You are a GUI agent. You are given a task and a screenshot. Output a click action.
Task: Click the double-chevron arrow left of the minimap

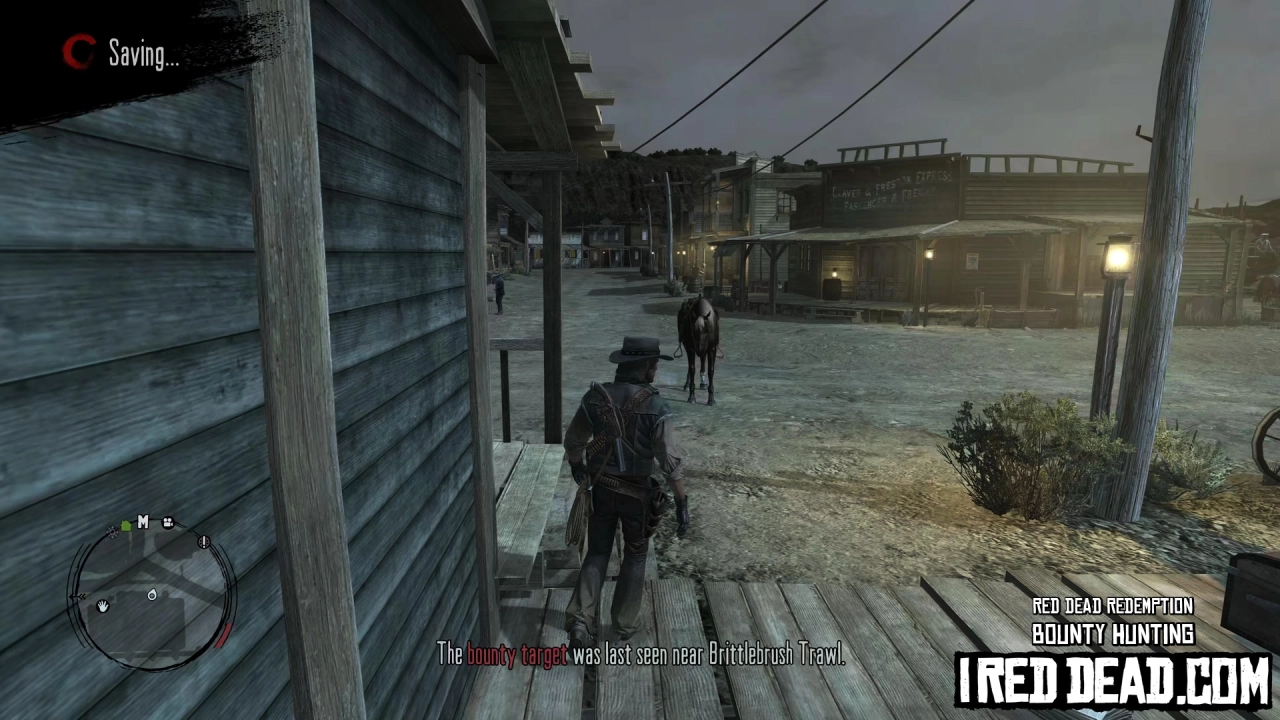coord(79,595)
